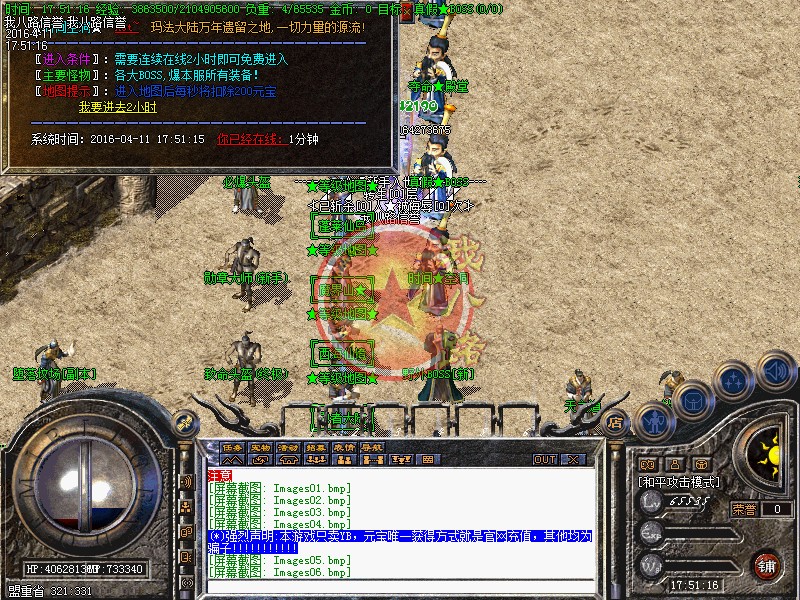Open the red 铺 store button
This screenshot has width=800, height=600.
pos(767,564)
